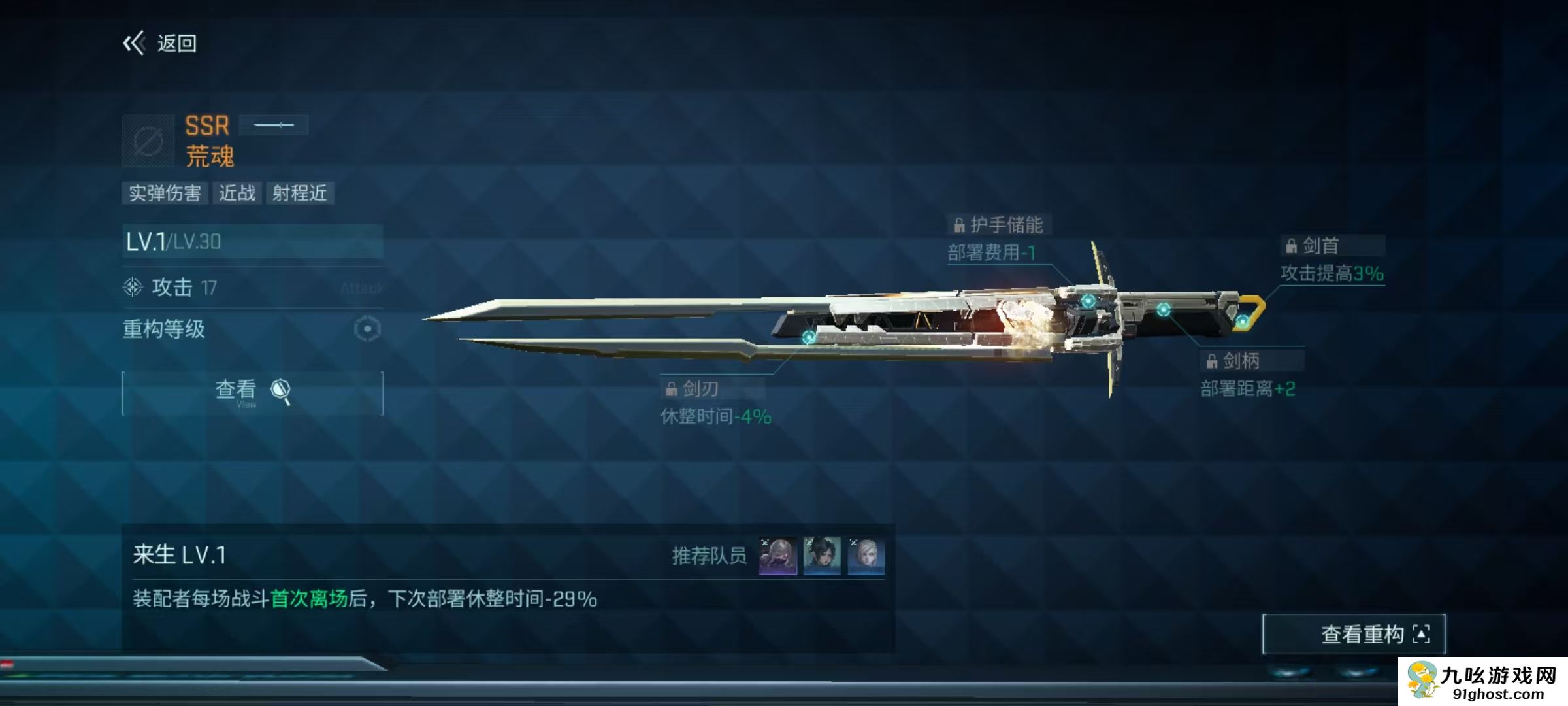1568x706 pixels.
Task: Toggle the 剑柄 hilt lock state
Action: (1211, 360)
